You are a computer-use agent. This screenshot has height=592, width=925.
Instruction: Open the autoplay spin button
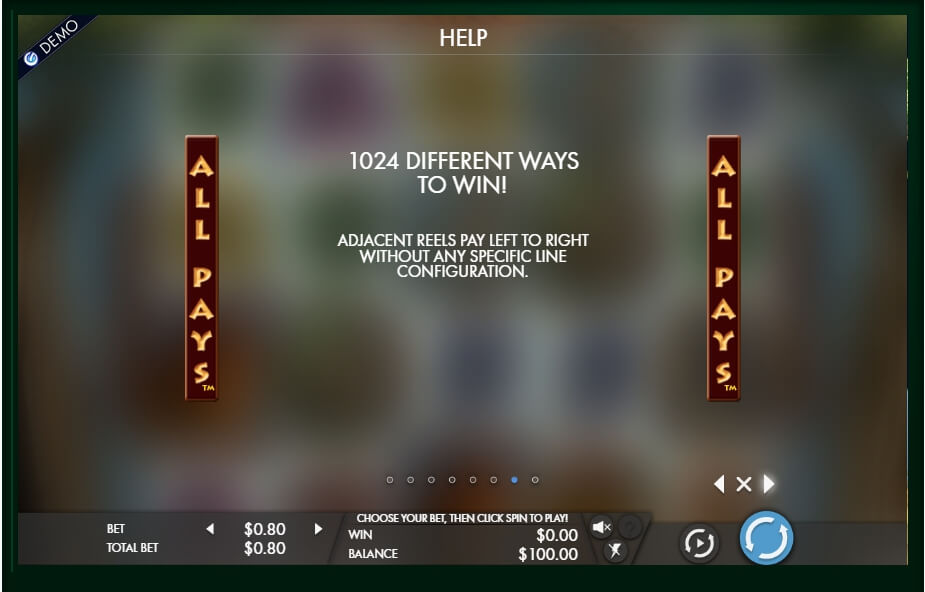(x=699, y=543)
